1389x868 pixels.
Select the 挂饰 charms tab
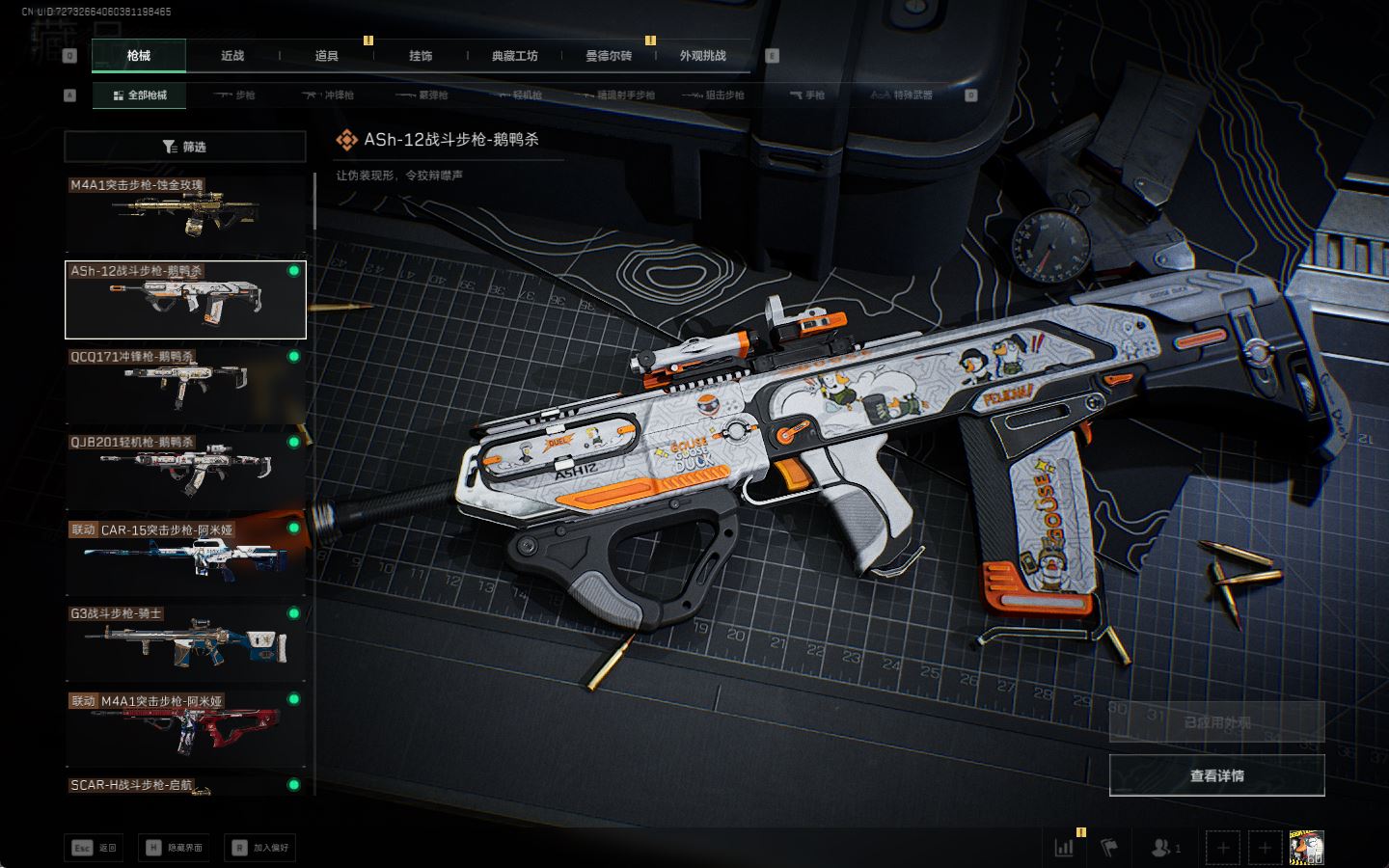[x=421, y=56]
